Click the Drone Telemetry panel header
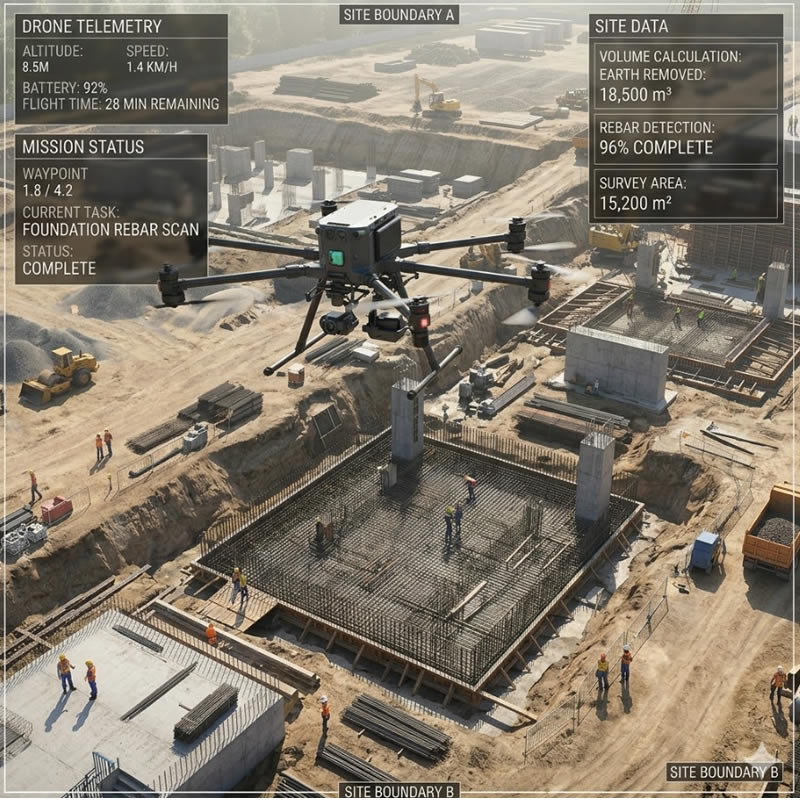 pyautogui.click(x=91, y=26)
